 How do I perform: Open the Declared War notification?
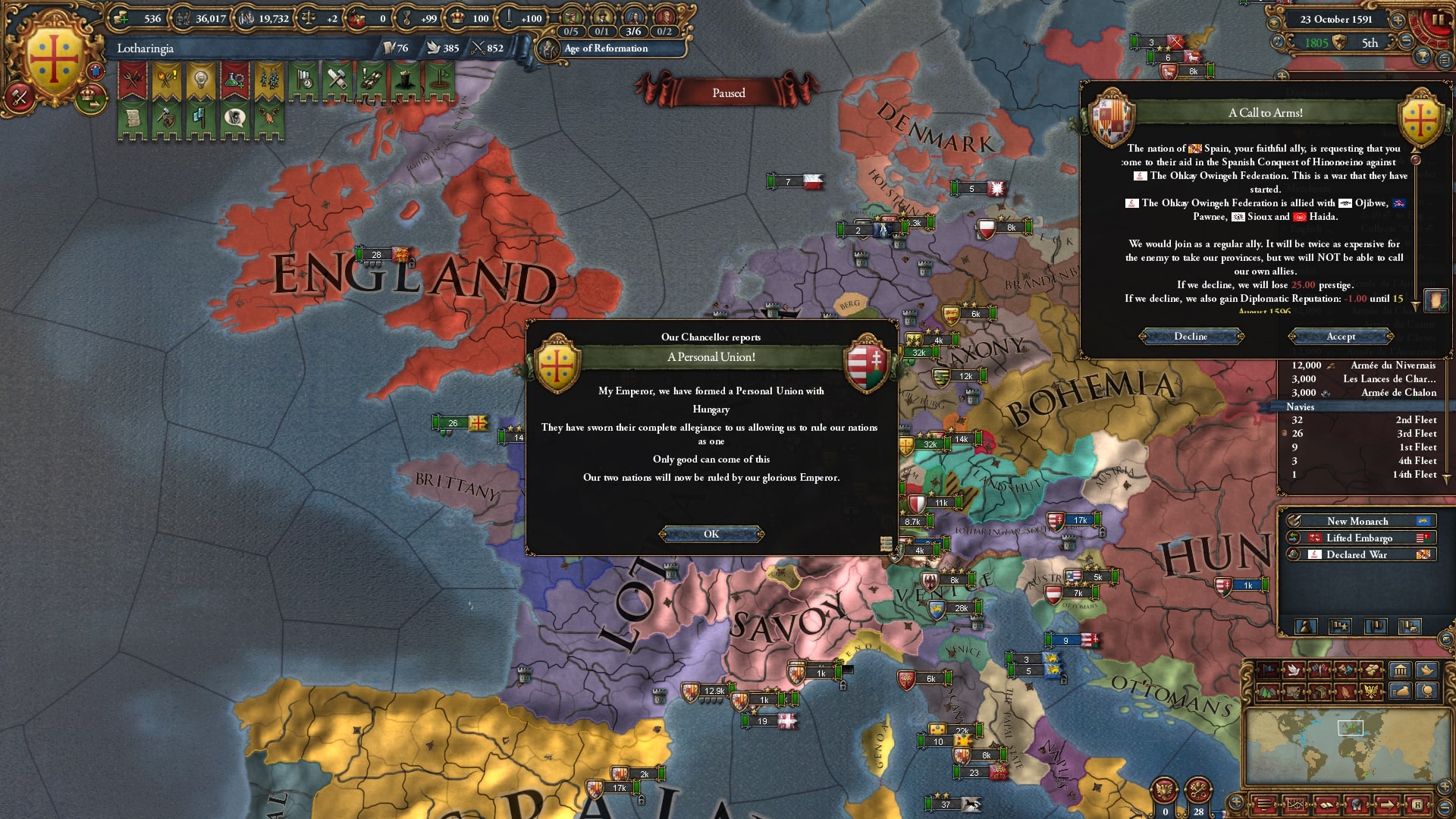coord(1357,554)
